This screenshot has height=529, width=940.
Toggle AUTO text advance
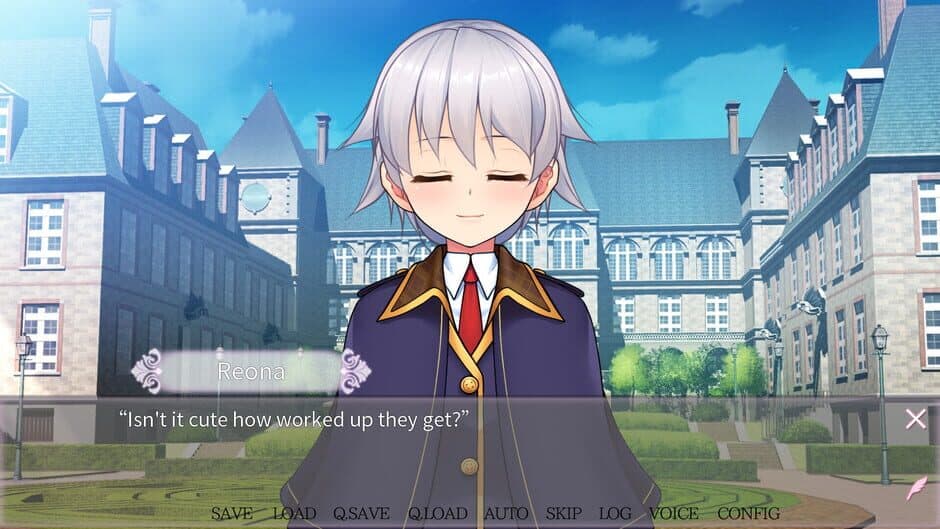point(506,514)
